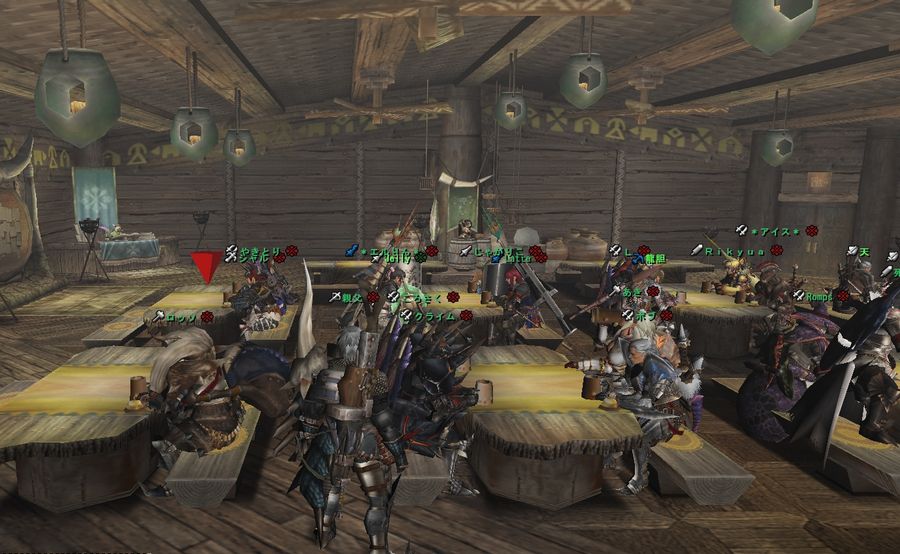The width and height of the screenshot is (900, 554).
Task: Click the red triangle target marker
Action: tap(207, 267)
